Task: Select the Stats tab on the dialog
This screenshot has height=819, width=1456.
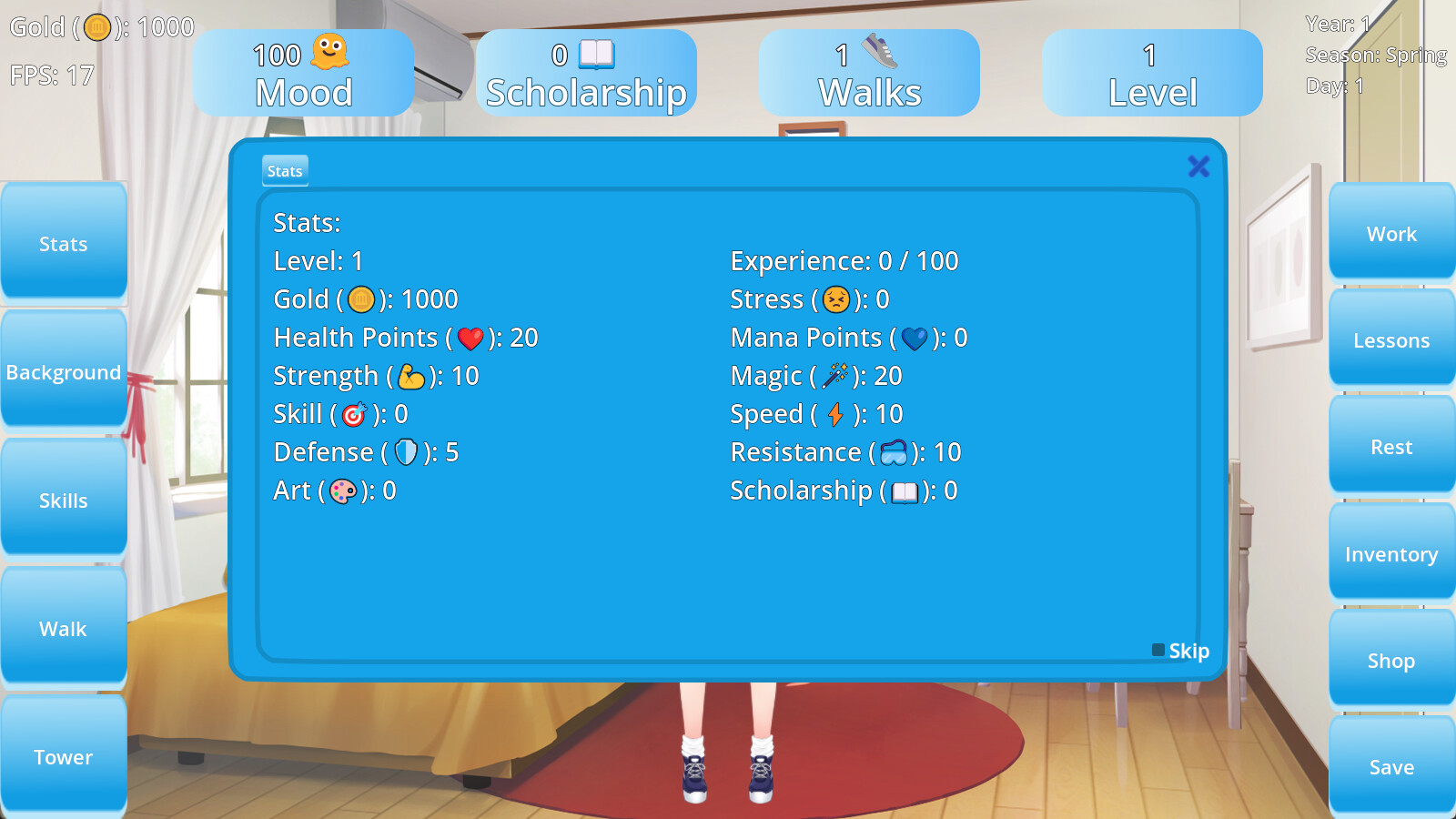Action: (284, 170)
